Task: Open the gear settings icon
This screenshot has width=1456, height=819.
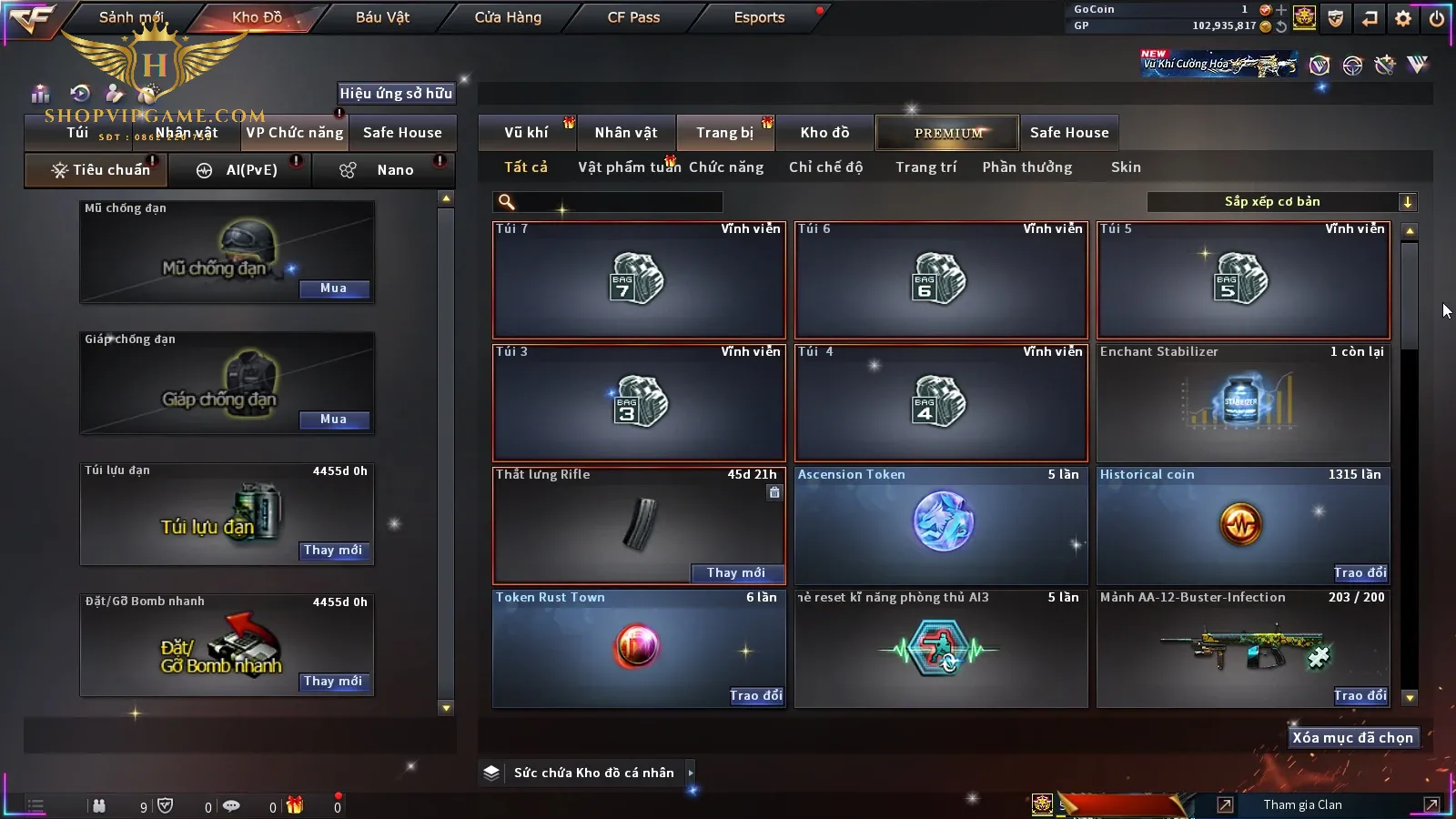Action: [x=1403, y=17]
